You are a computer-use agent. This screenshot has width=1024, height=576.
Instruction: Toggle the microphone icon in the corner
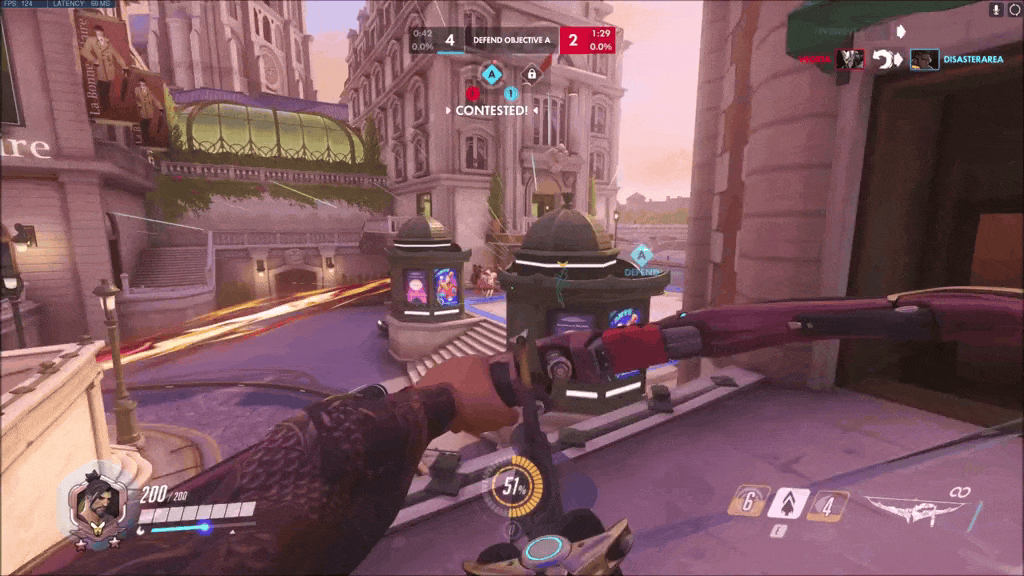tap(995, 9)
